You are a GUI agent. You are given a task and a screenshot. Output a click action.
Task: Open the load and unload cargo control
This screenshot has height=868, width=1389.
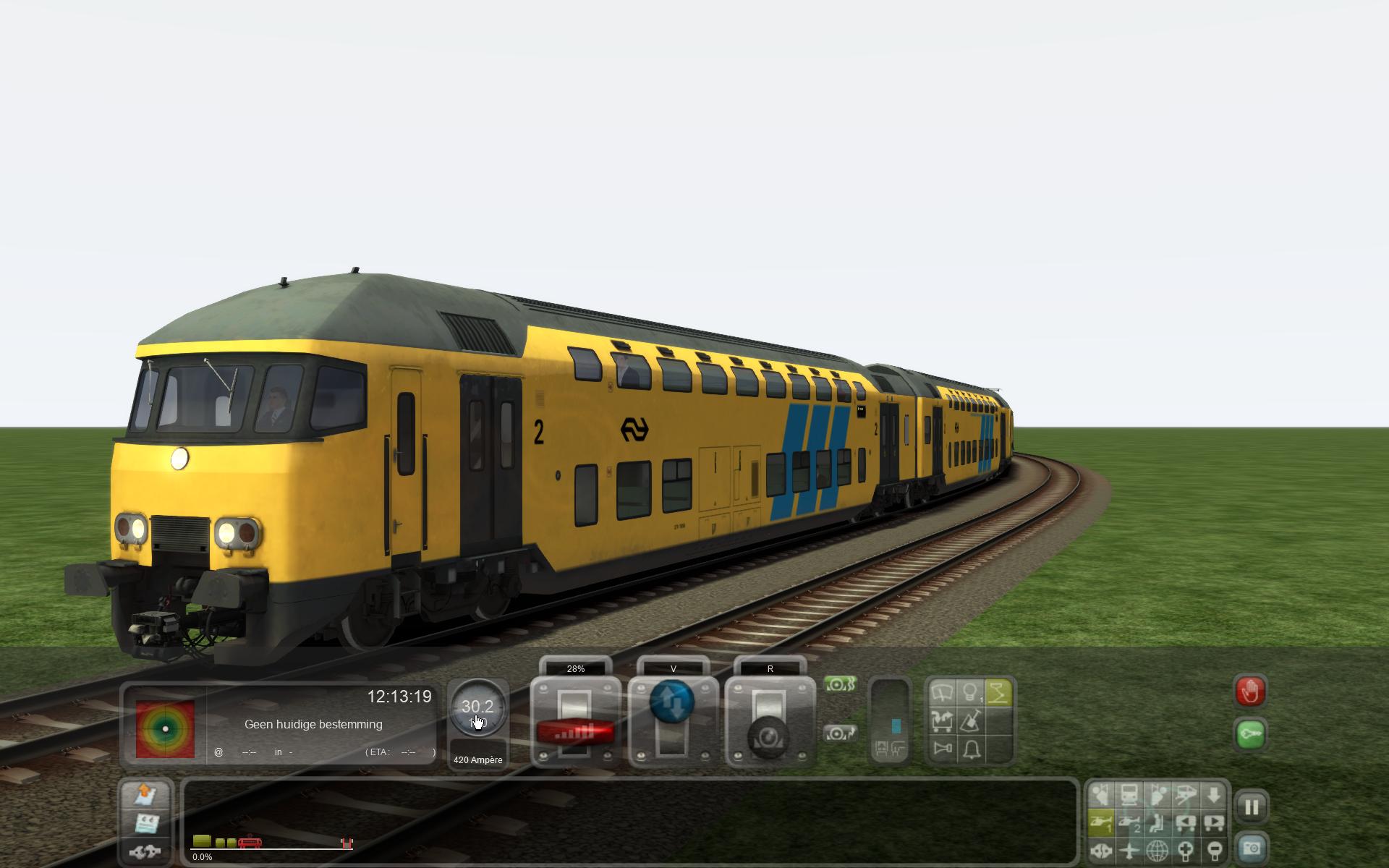942,720
